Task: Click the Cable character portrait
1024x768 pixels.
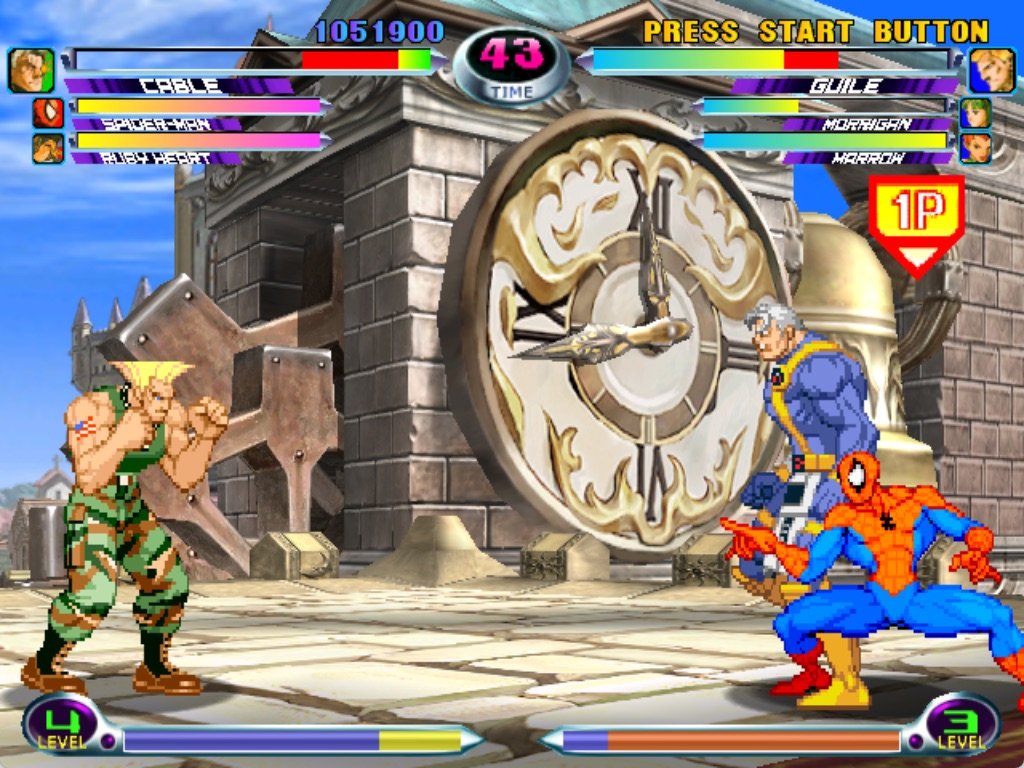Action: 31,70
